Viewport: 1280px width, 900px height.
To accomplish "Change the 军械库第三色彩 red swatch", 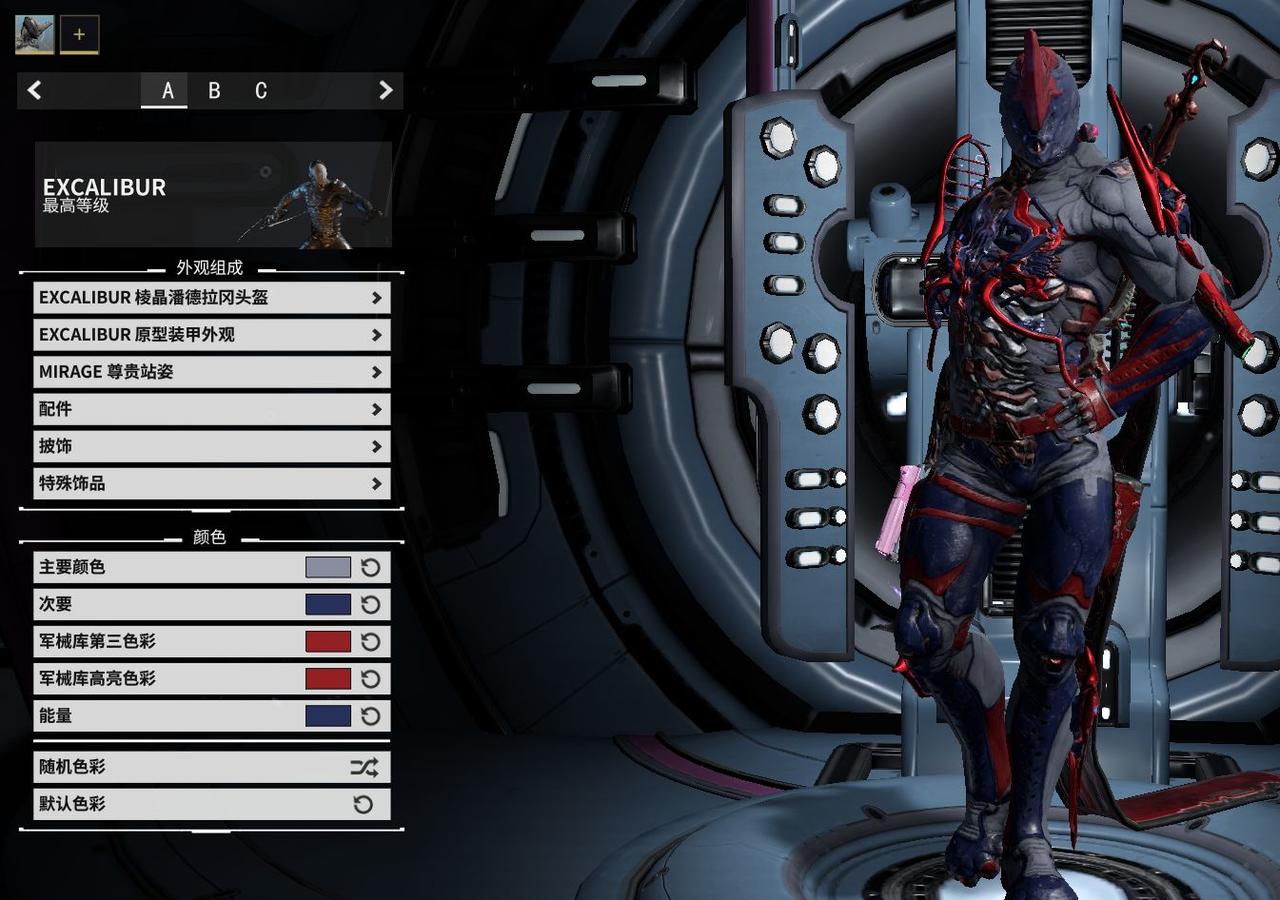I will pos(328,642).
